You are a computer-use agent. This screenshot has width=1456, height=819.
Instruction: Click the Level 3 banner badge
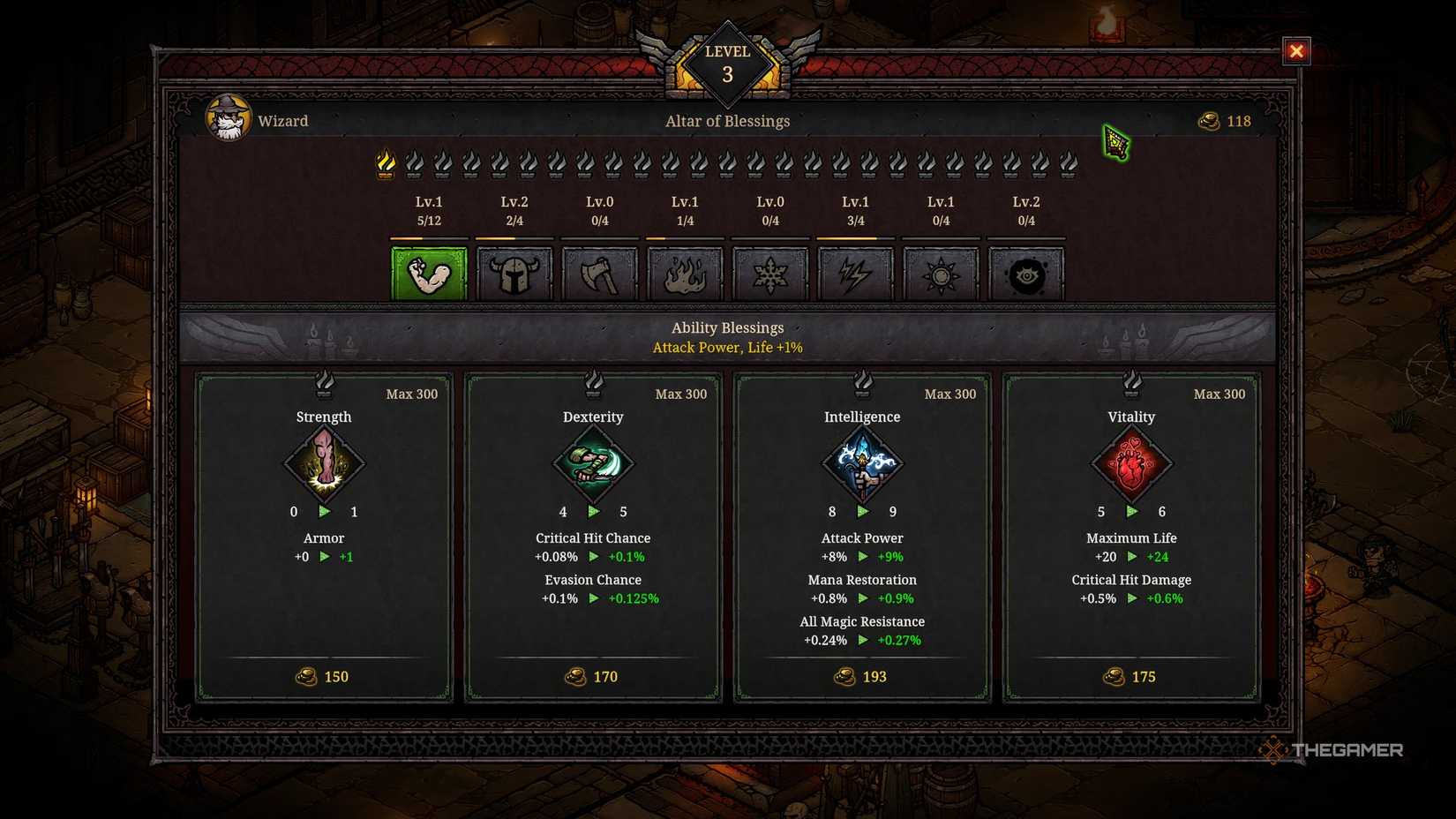pyautogui.click(x=727, y=62)
